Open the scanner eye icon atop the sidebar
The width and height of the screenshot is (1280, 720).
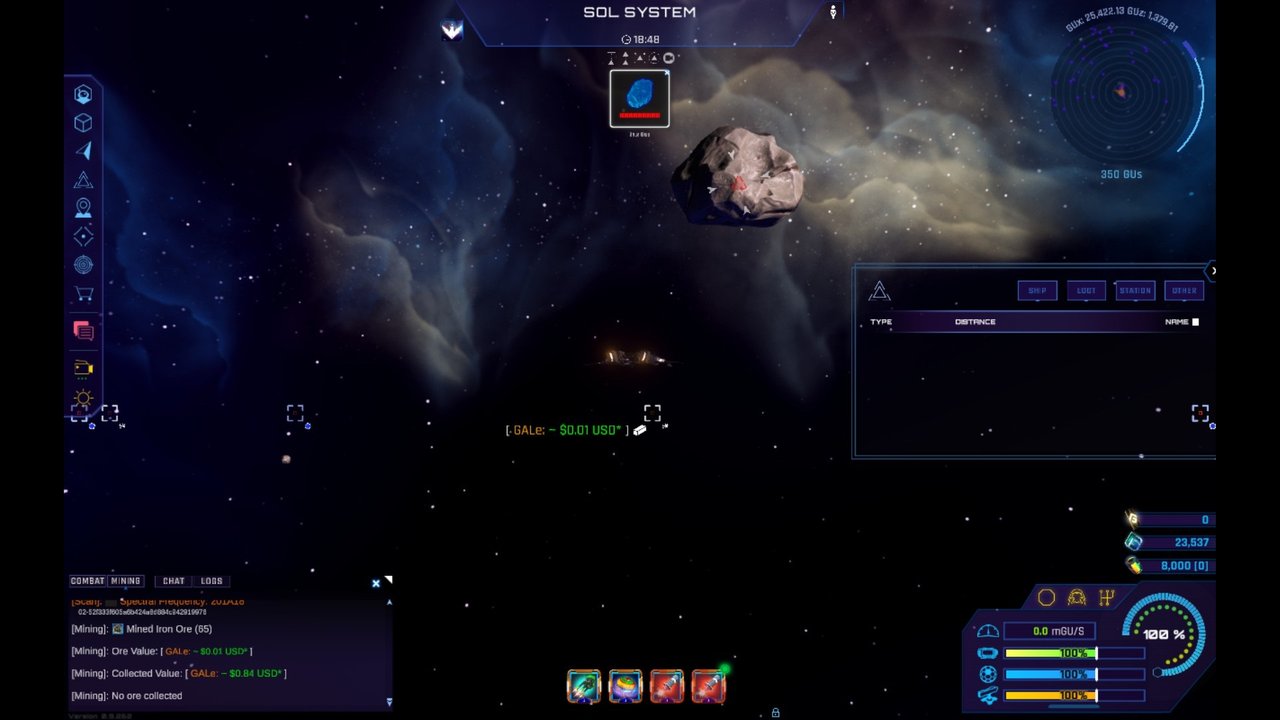[x=83, y=93]
